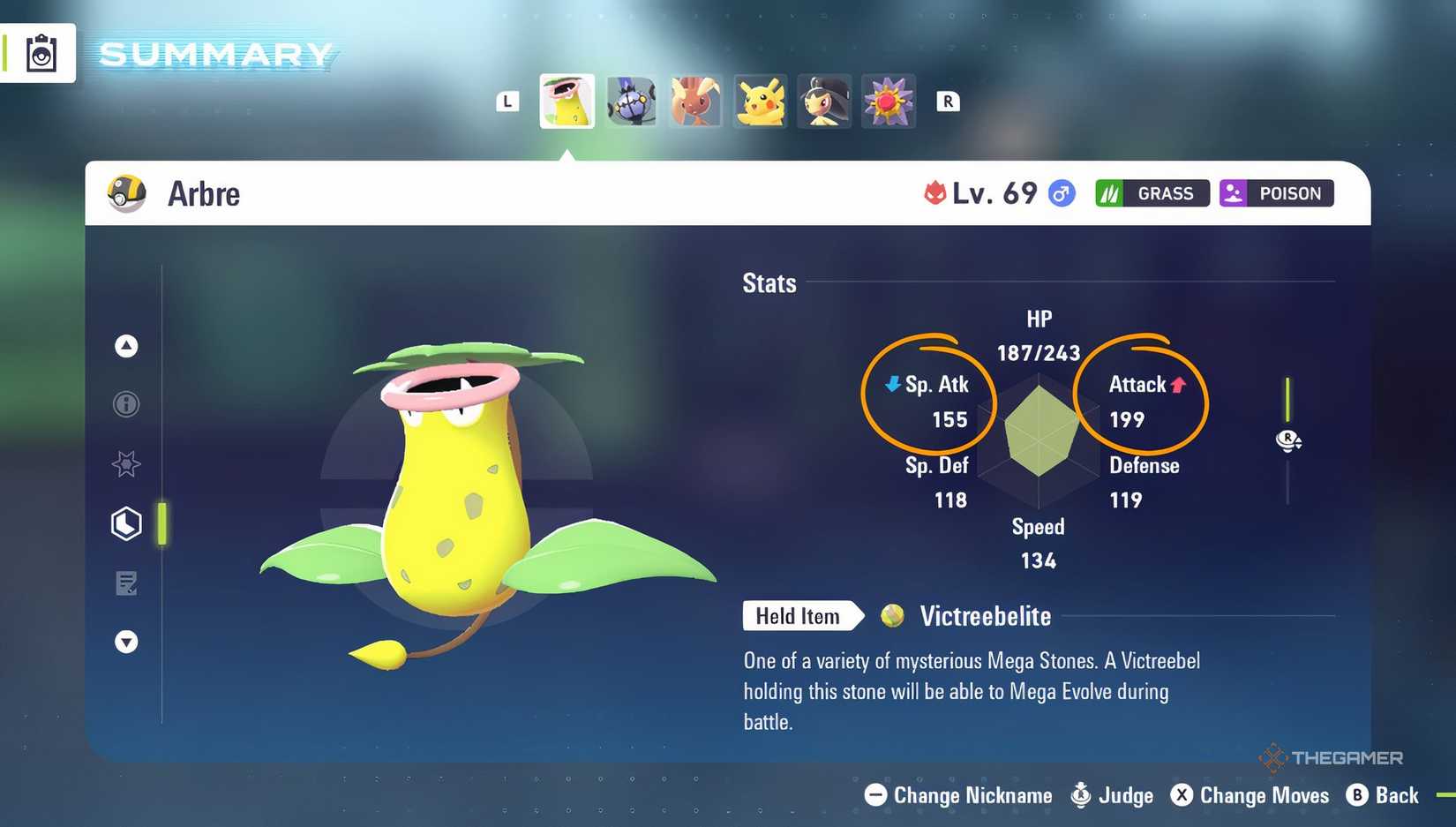
Task: Switch to Chandelure in the party bar
Action: [631, 101]
